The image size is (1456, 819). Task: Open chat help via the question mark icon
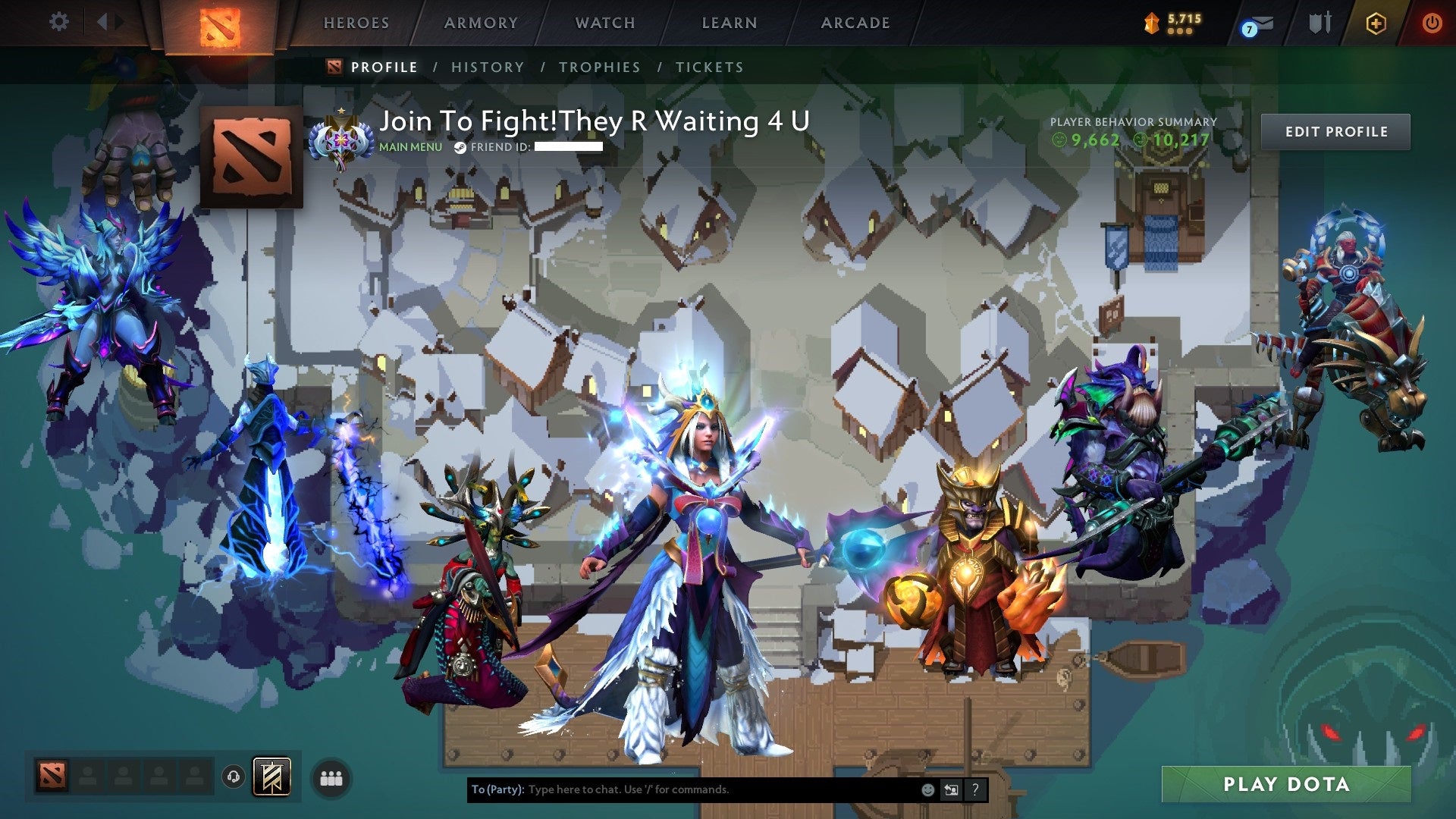point(974,789)
